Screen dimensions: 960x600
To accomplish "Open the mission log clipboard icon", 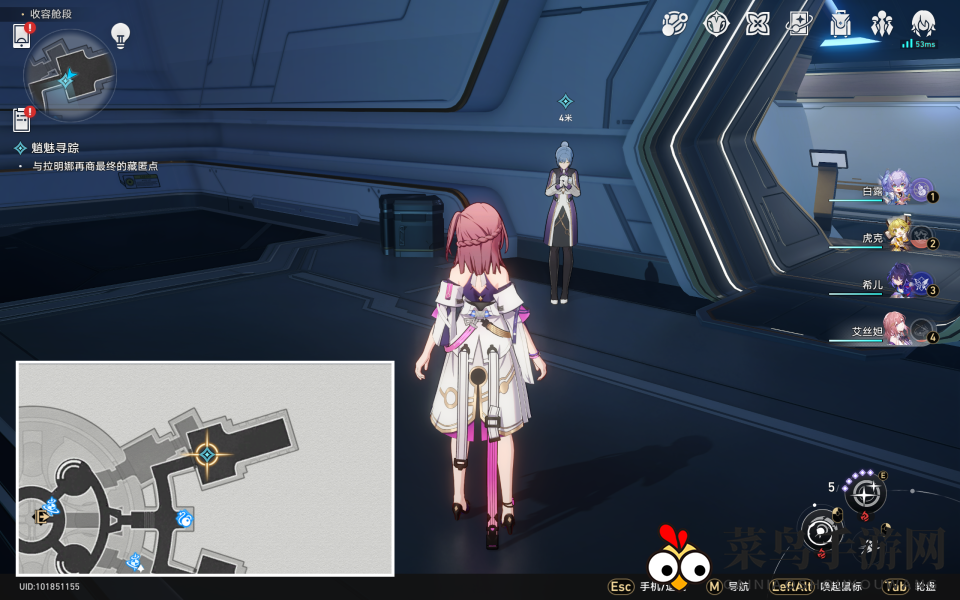I will coord(22,120).
